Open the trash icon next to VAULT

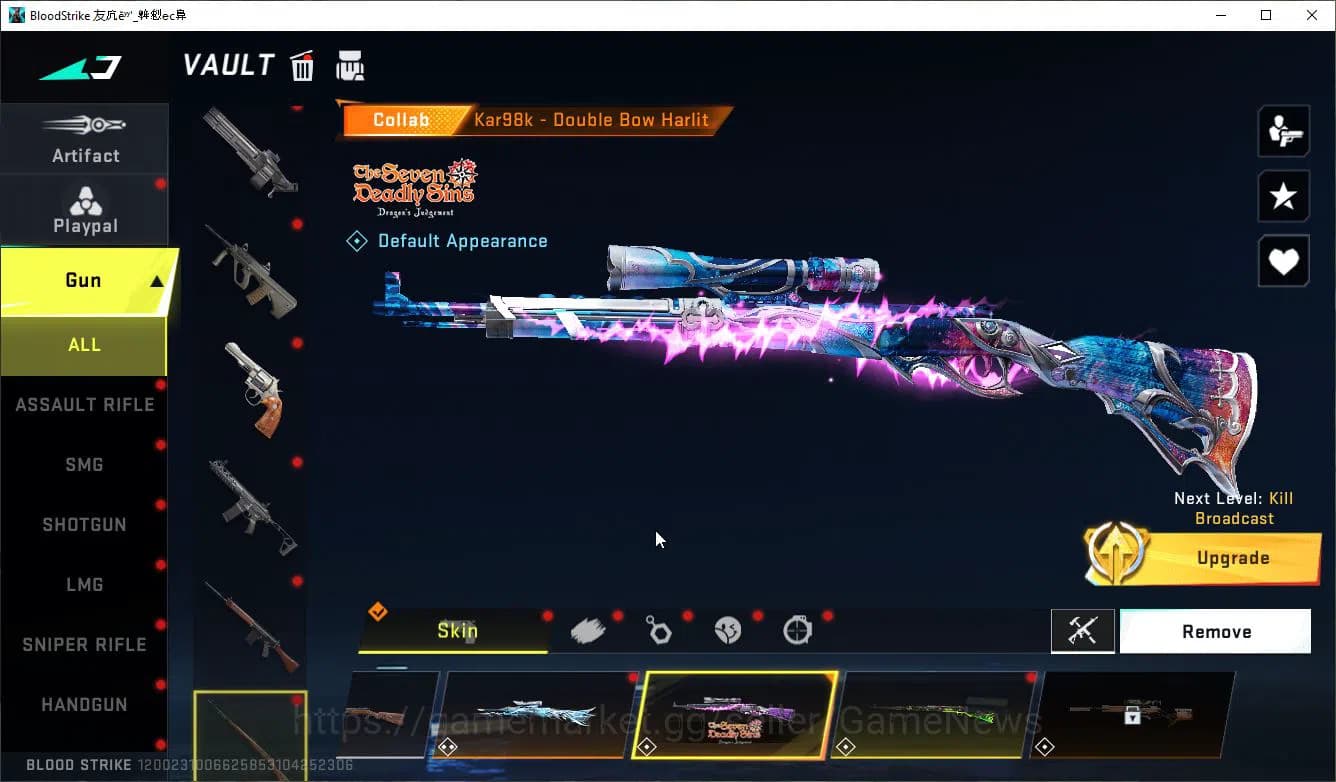tap(302, 65)
